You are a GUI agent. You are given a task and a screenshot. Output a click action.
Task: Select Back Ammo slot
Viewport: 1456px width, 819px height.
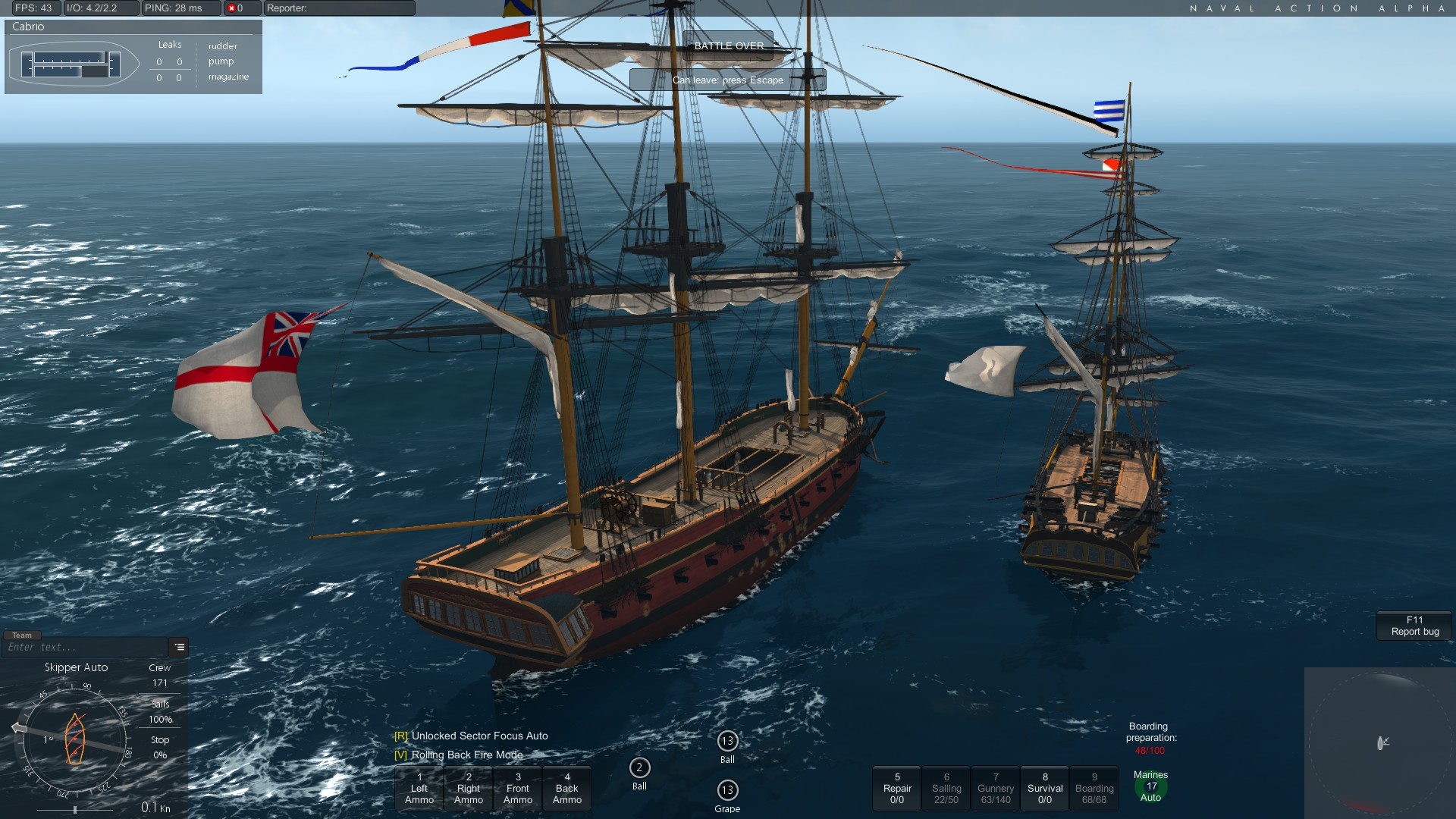click(567, 789)
